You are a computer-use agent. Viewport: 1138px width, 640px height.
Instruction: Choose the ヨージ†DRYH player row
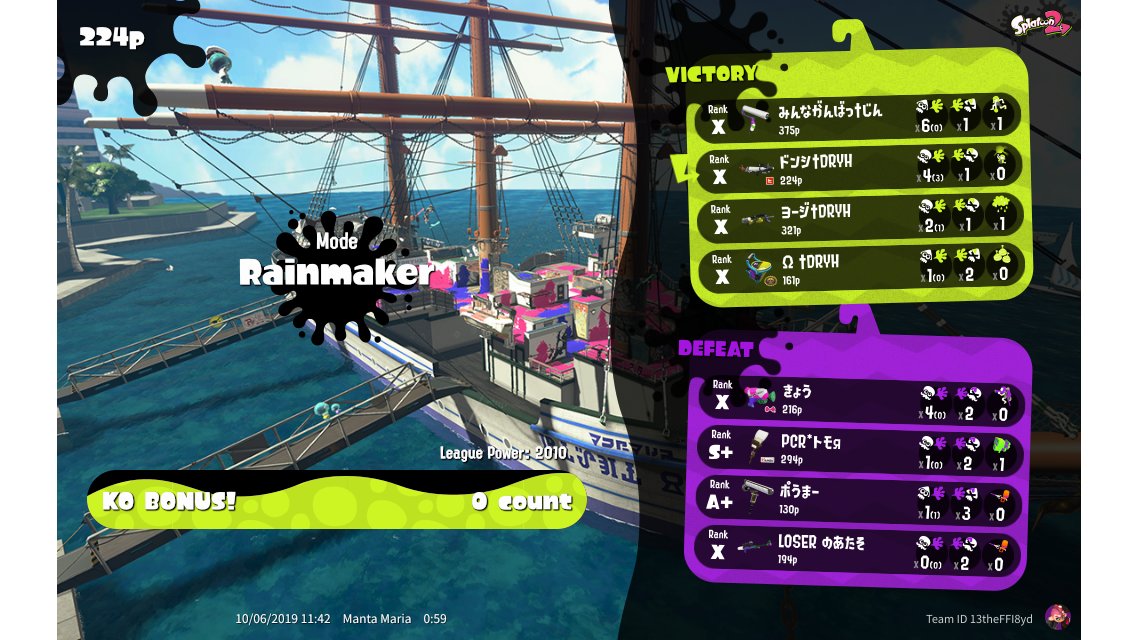click(858, 218)
